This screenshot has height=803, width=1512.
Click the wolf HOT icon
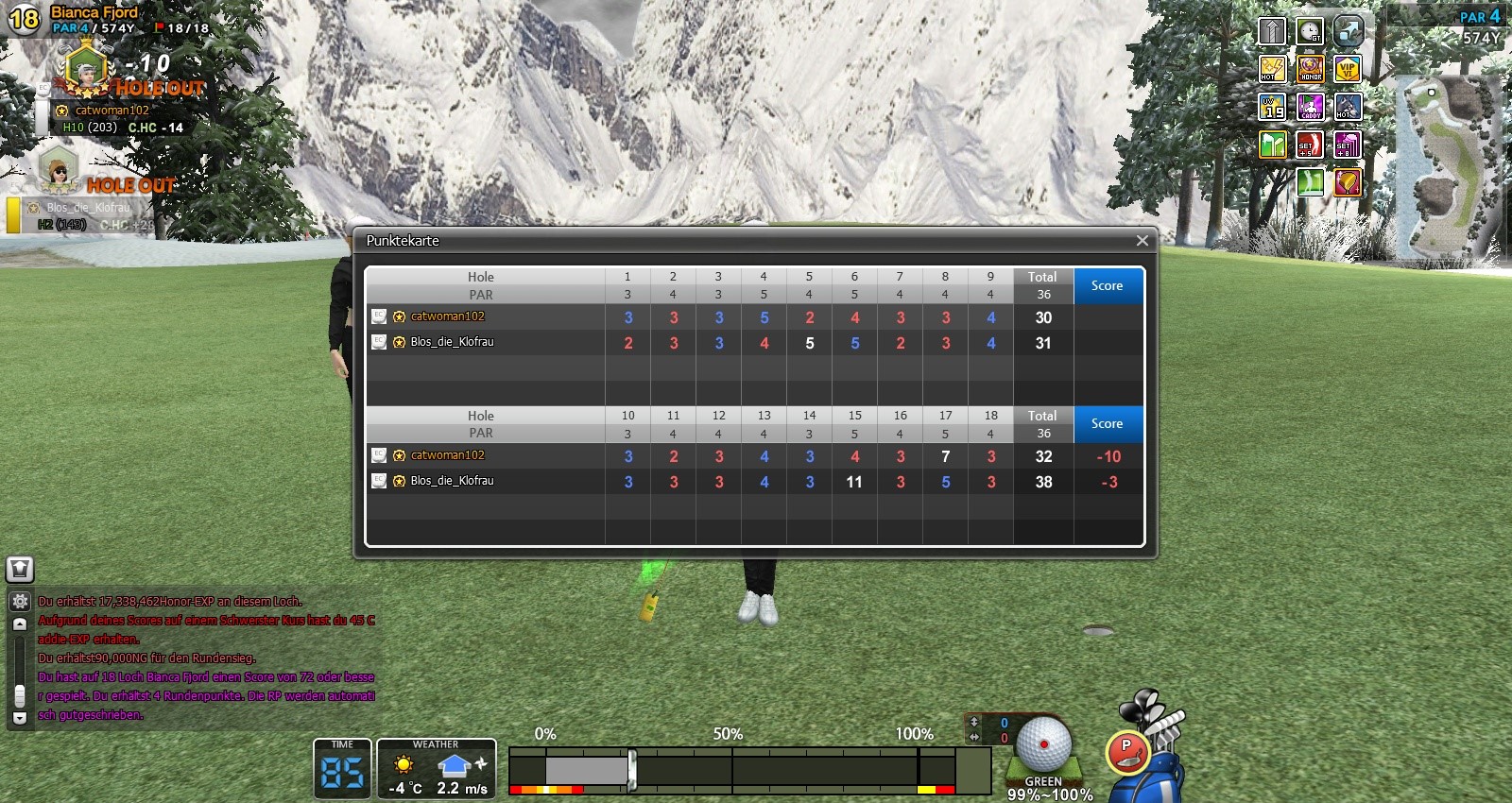(1347, 107)
